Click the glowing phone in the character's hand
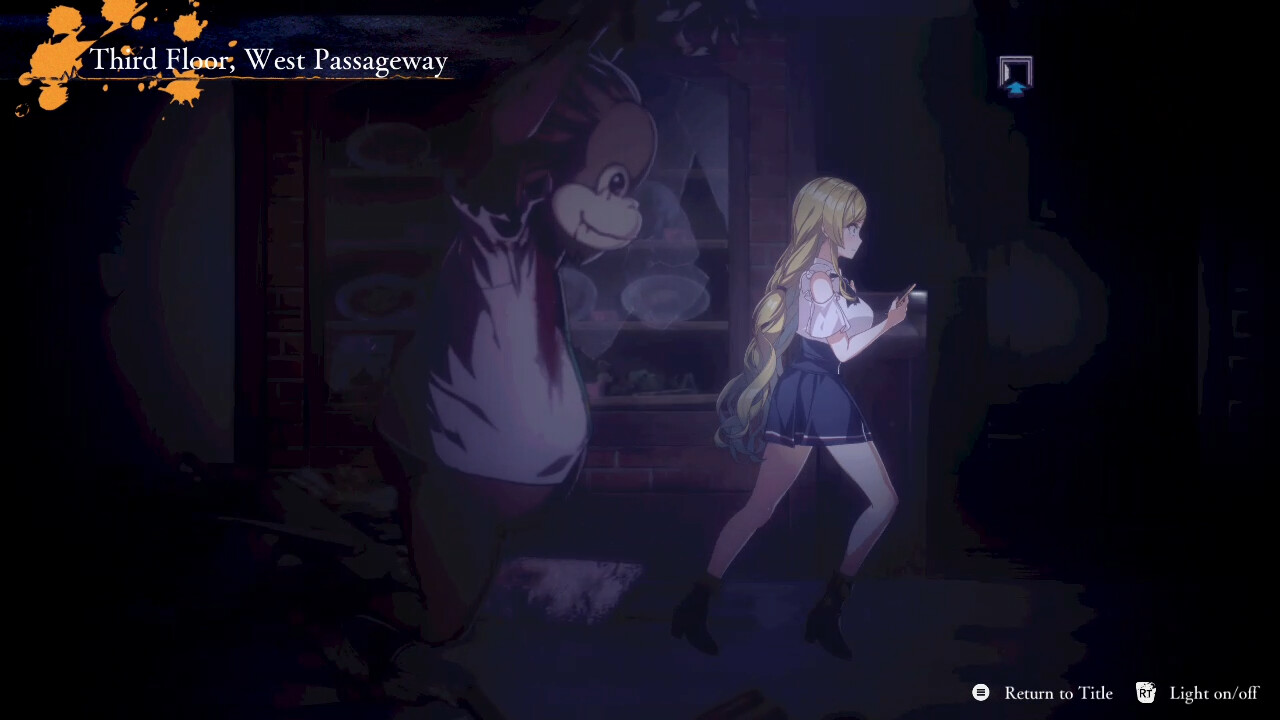Screen dimensions: 1280x720 pos(904,295)
